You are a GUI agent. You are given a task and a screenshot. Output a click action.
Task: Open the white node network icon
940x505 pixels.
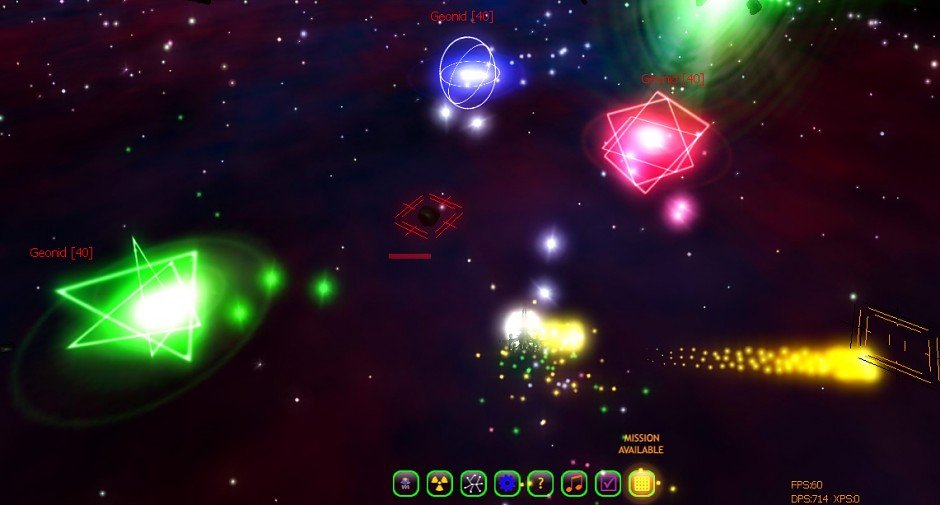(473, 484)
